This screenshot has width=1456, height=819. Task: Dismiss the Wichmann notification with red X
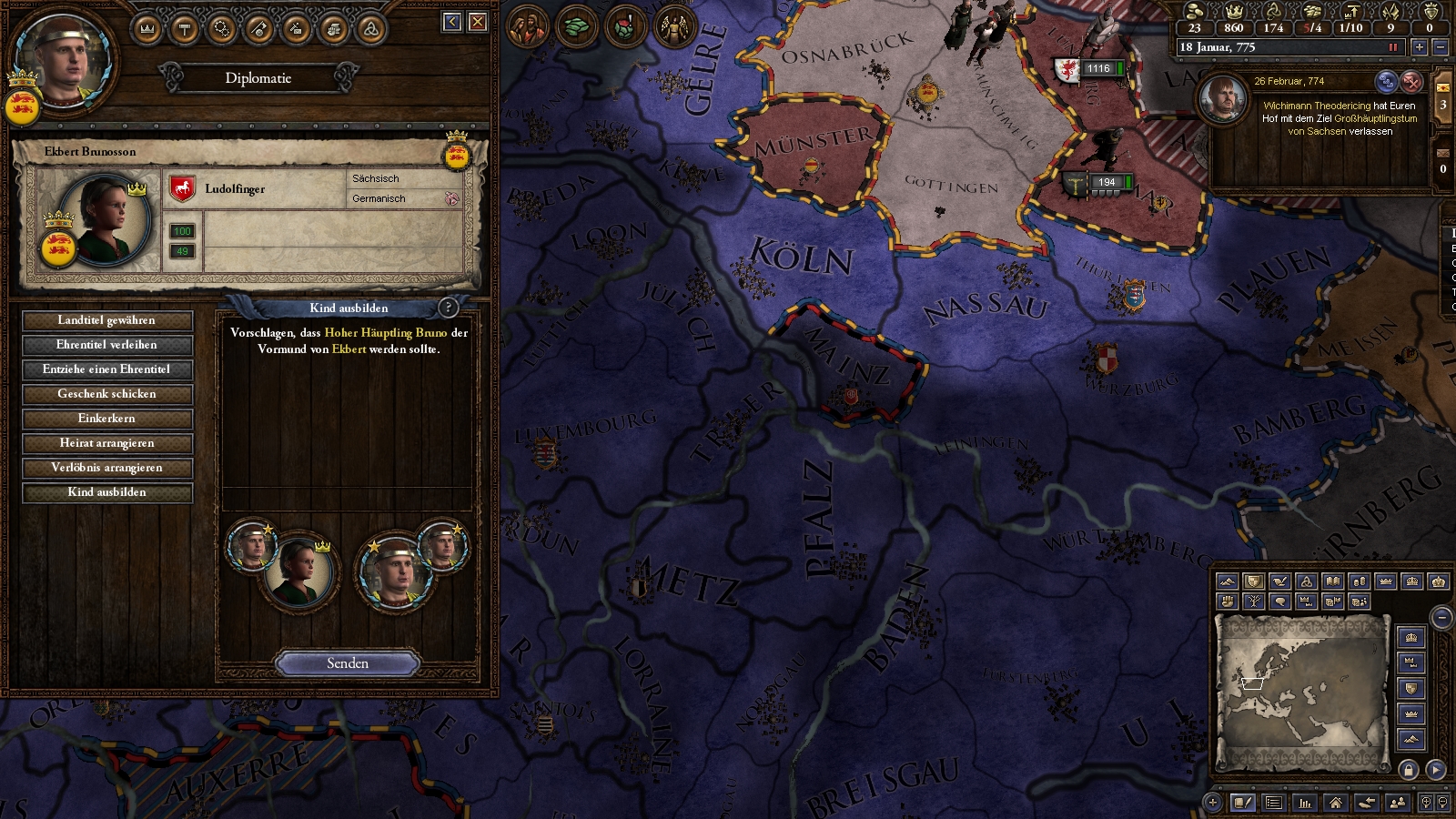1411,82
